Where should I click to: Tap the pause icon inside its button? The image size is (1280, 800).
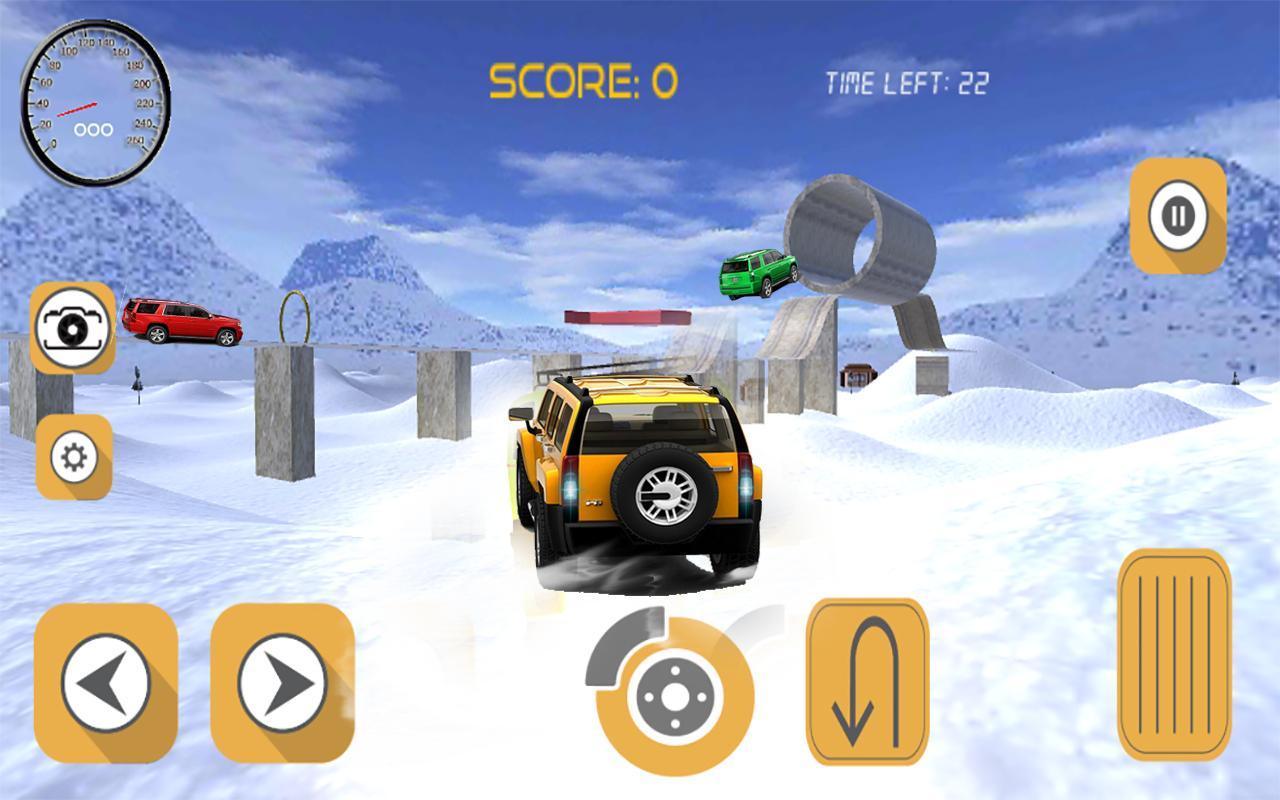click(x=1176, y=213)
